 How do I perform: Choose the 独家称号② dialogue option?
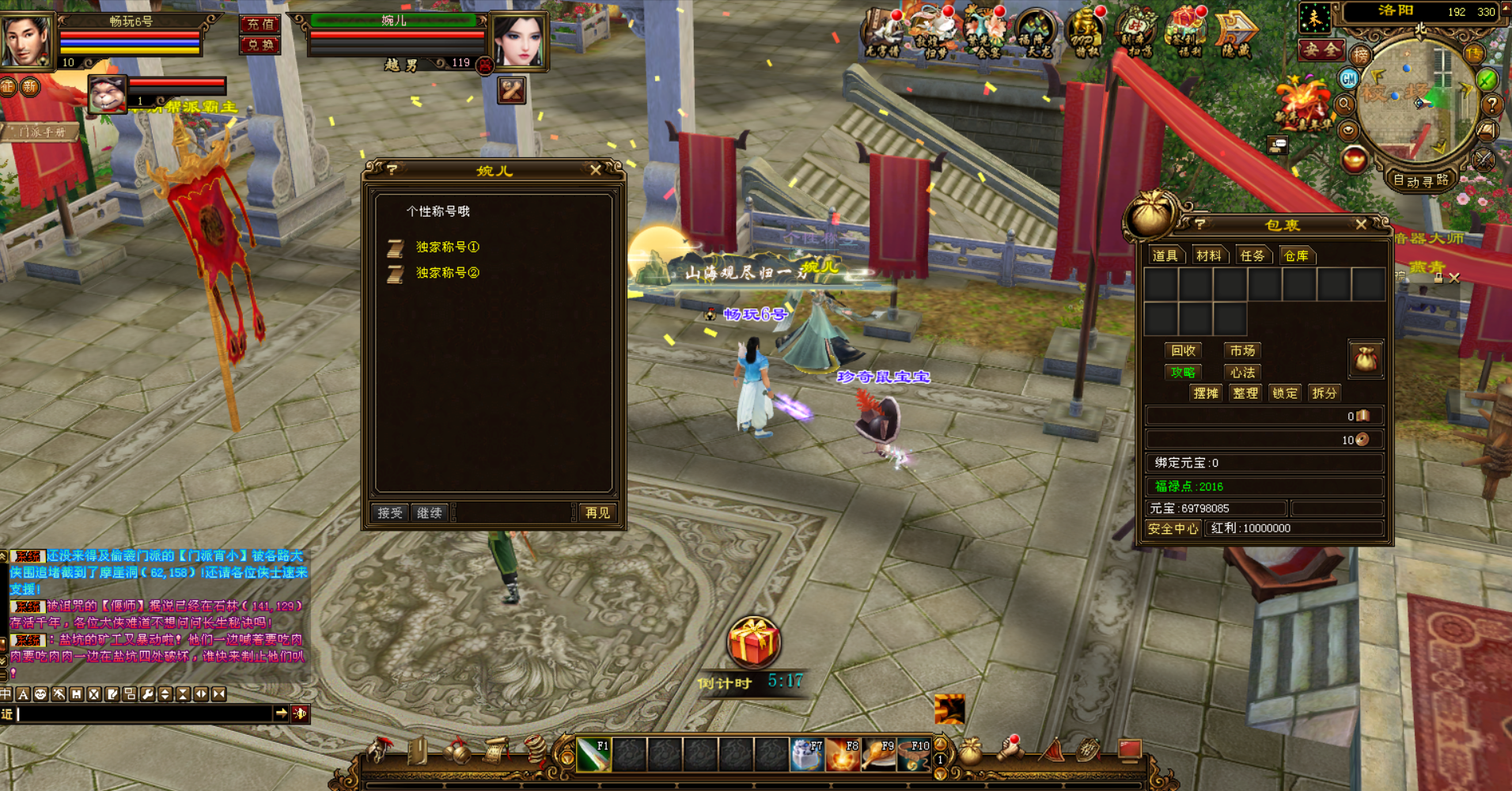pyautogui.click(x=447, y=273)
